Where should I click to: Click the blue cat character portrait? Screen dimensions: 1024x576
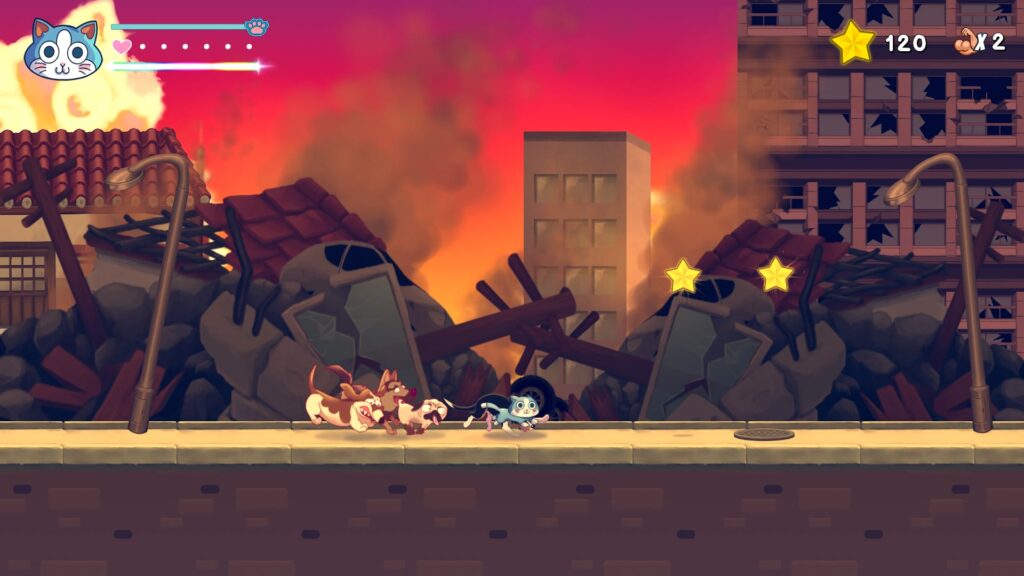click(63, 50)
